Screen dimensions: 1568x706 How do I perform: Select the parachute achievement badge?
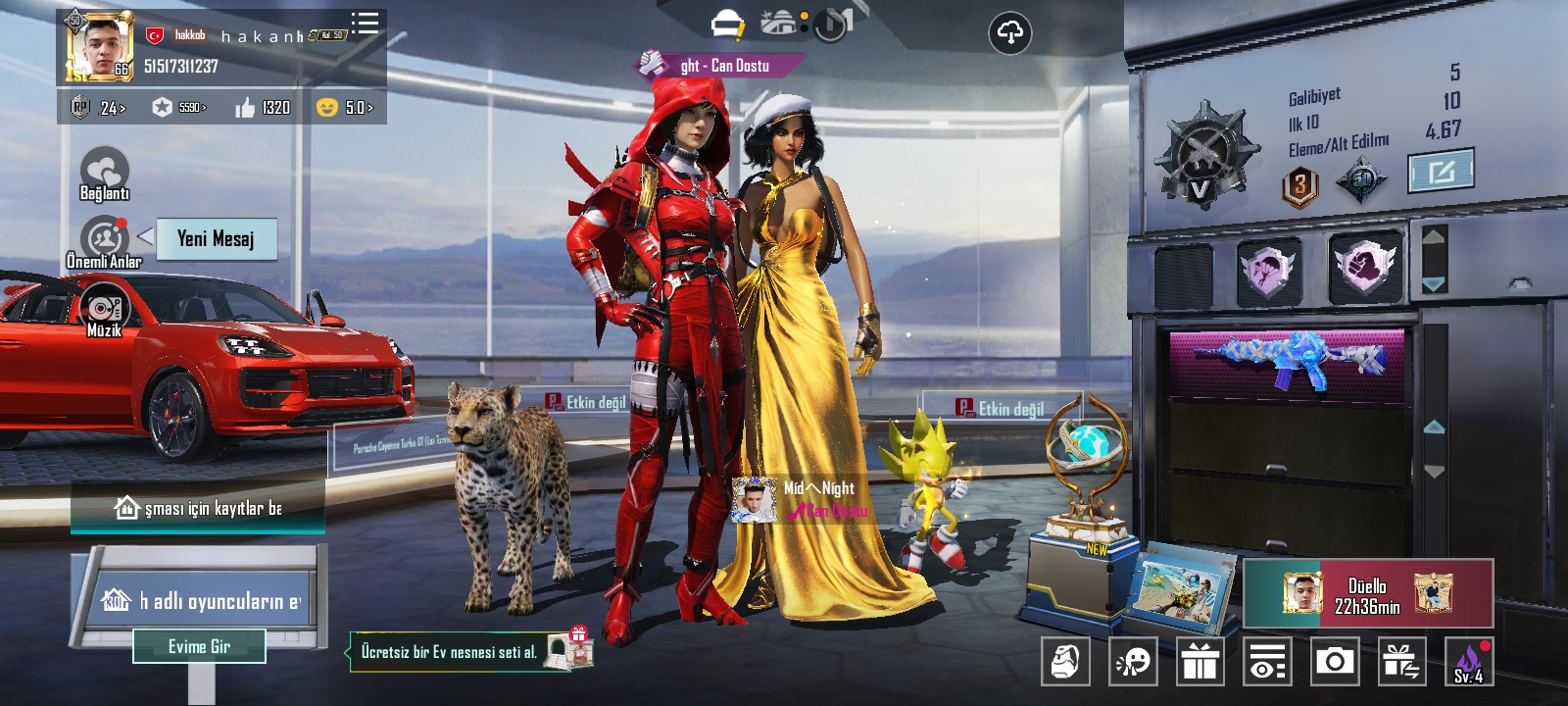click(1269, 269)
